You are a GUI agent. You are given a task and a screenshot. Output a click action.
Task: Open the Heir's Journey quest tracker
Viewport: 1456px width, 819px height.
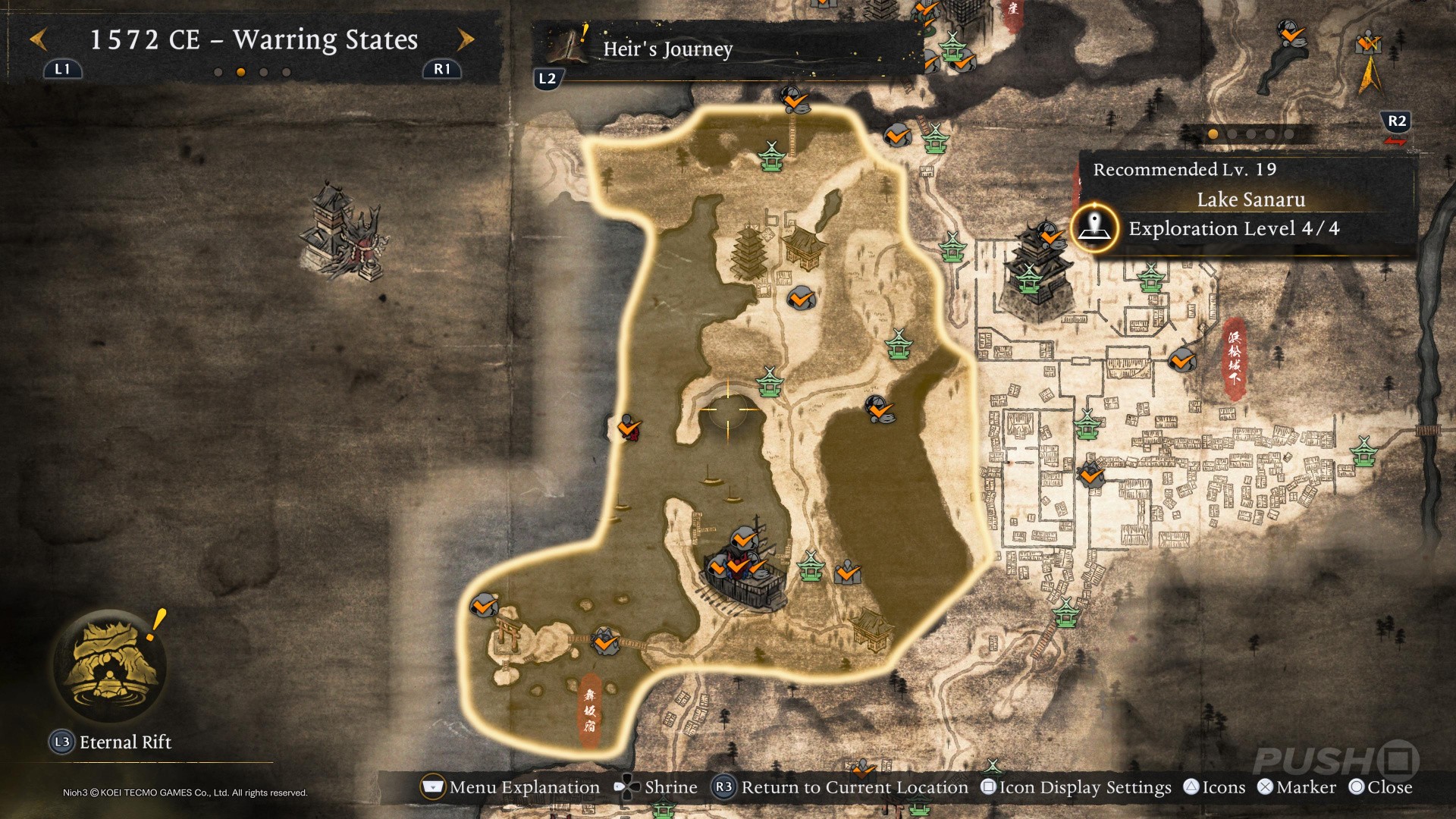pyautogui.click(x=667, y=49)
